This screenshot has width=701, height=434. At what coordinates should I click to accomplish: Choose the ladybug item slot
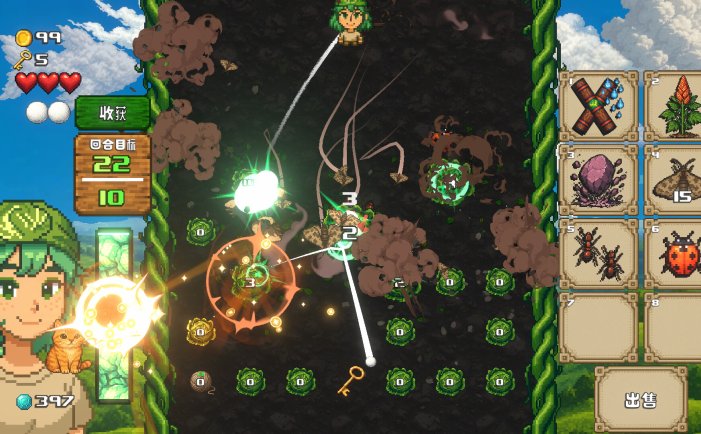pyautogui.click(x=676, y=255)
